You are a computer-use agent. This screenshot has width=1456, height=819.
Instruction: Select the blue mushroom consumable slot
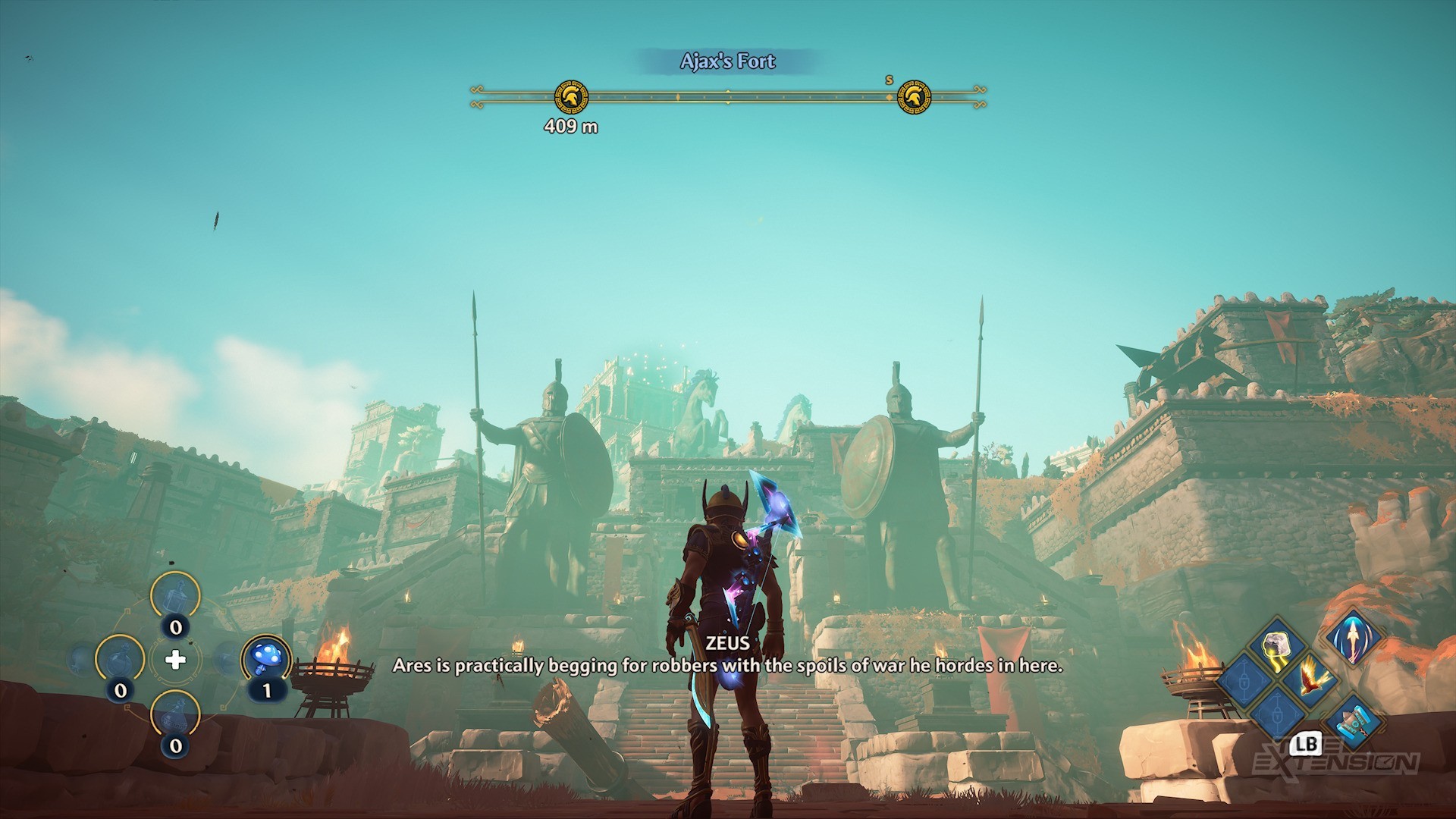(x=266, y=657)
